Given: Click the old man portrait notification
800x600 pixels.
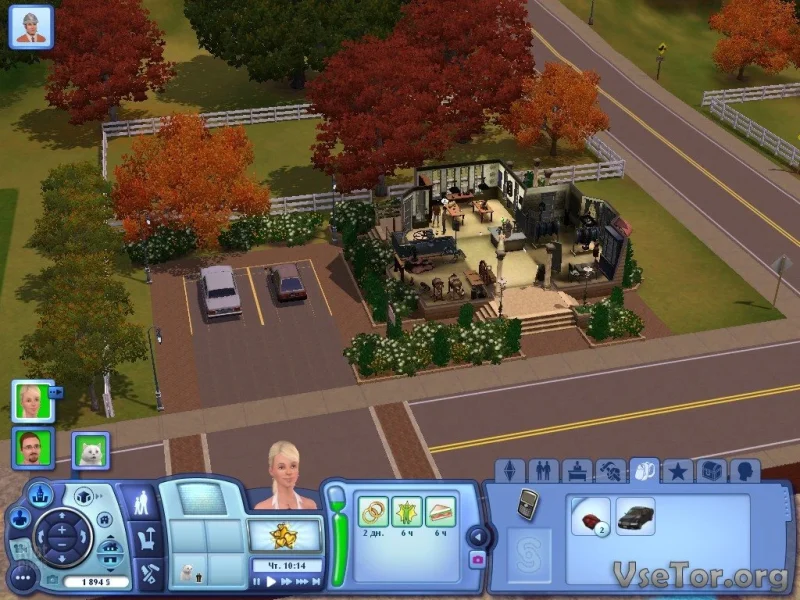Looking at the screenshot, I should click(x=30, y=26).
